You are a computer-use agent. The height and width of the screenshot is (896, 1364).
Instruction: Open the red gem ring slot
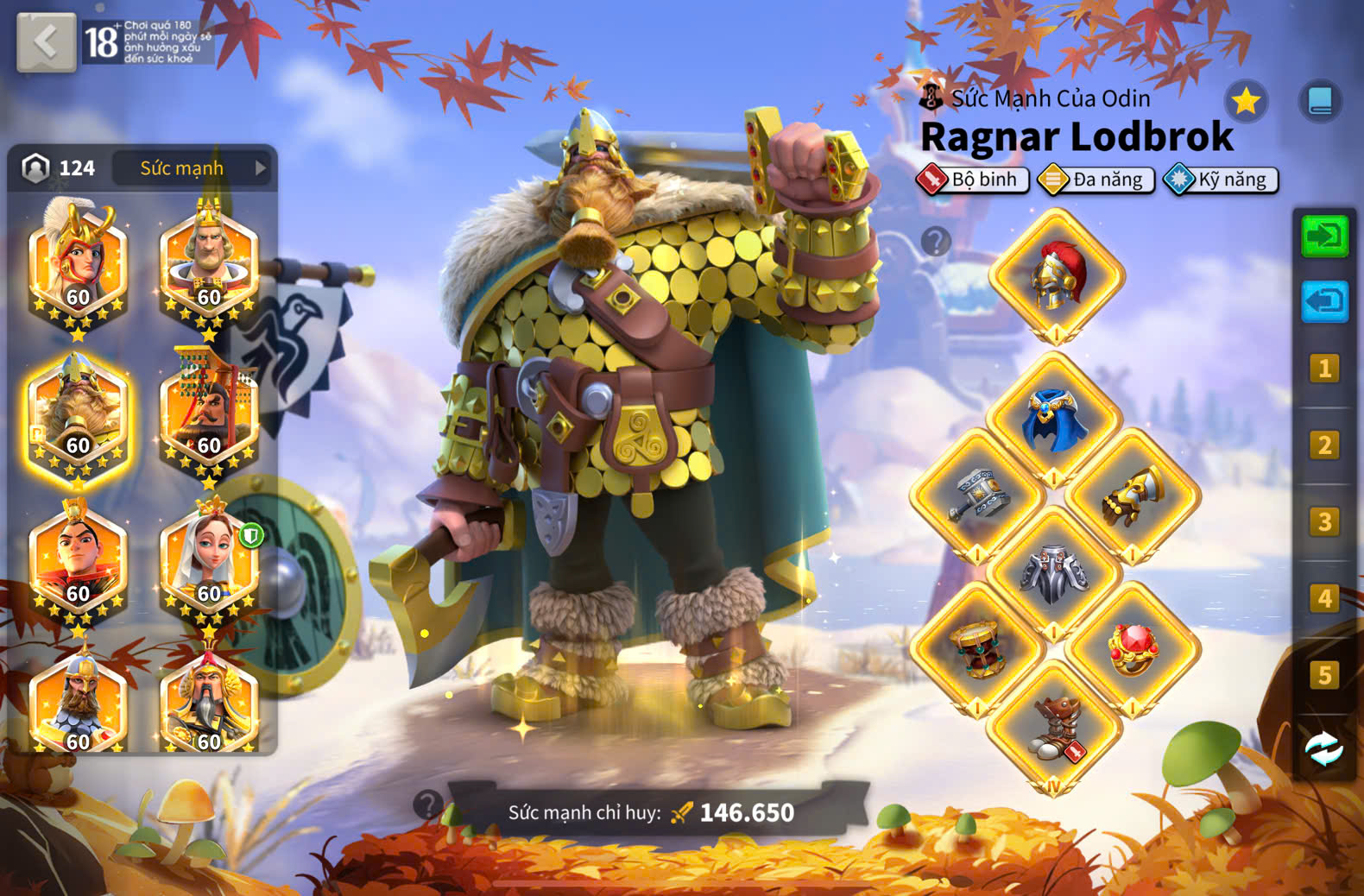(1133, 649)
